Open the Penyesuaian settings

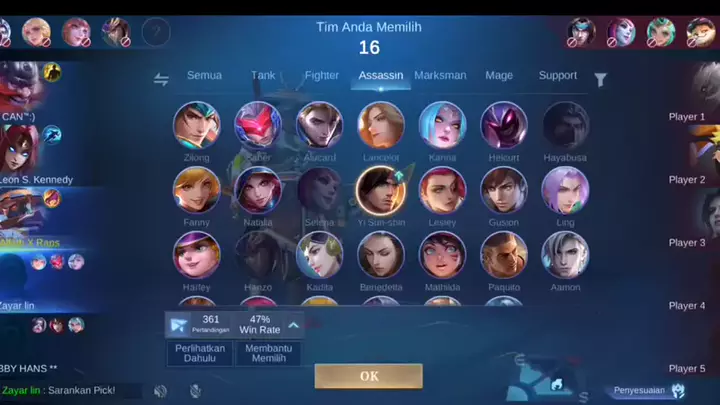[648, 390]
